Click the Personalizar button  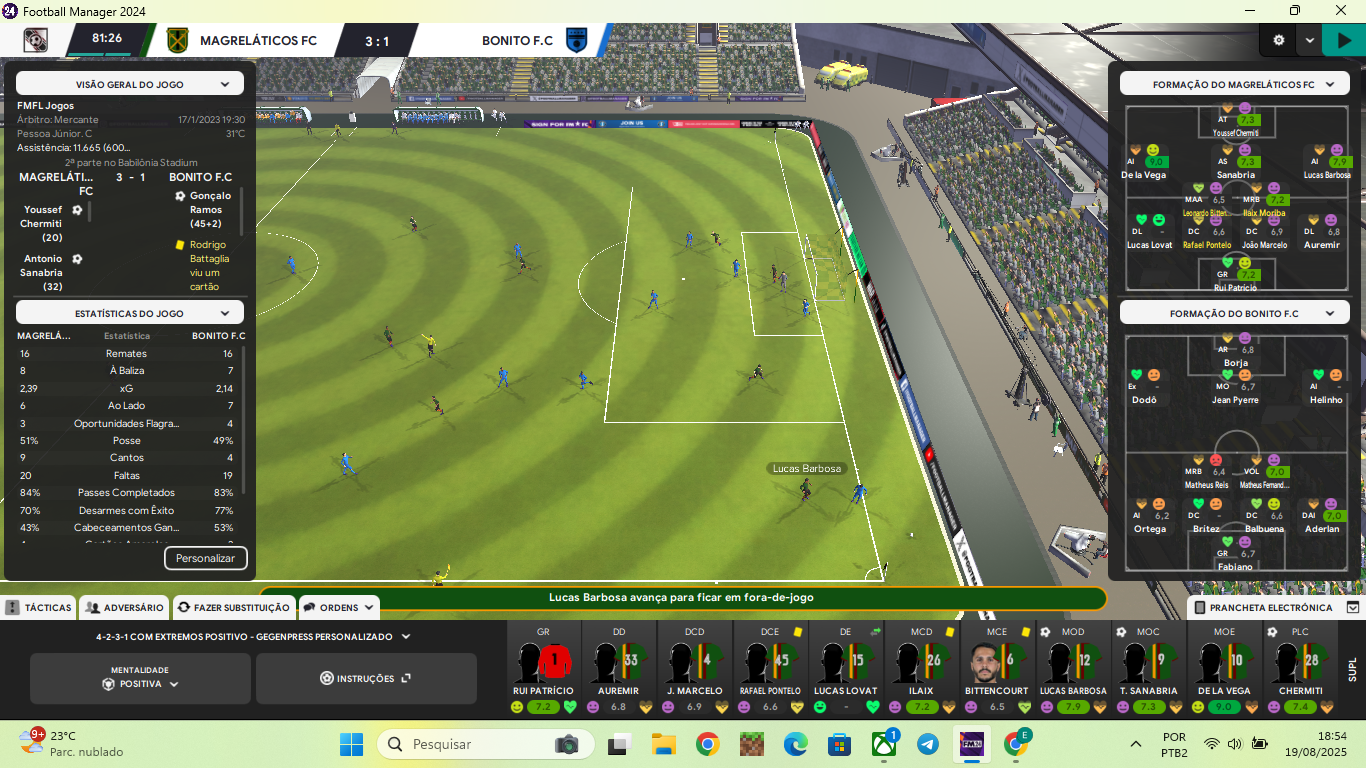205,558
